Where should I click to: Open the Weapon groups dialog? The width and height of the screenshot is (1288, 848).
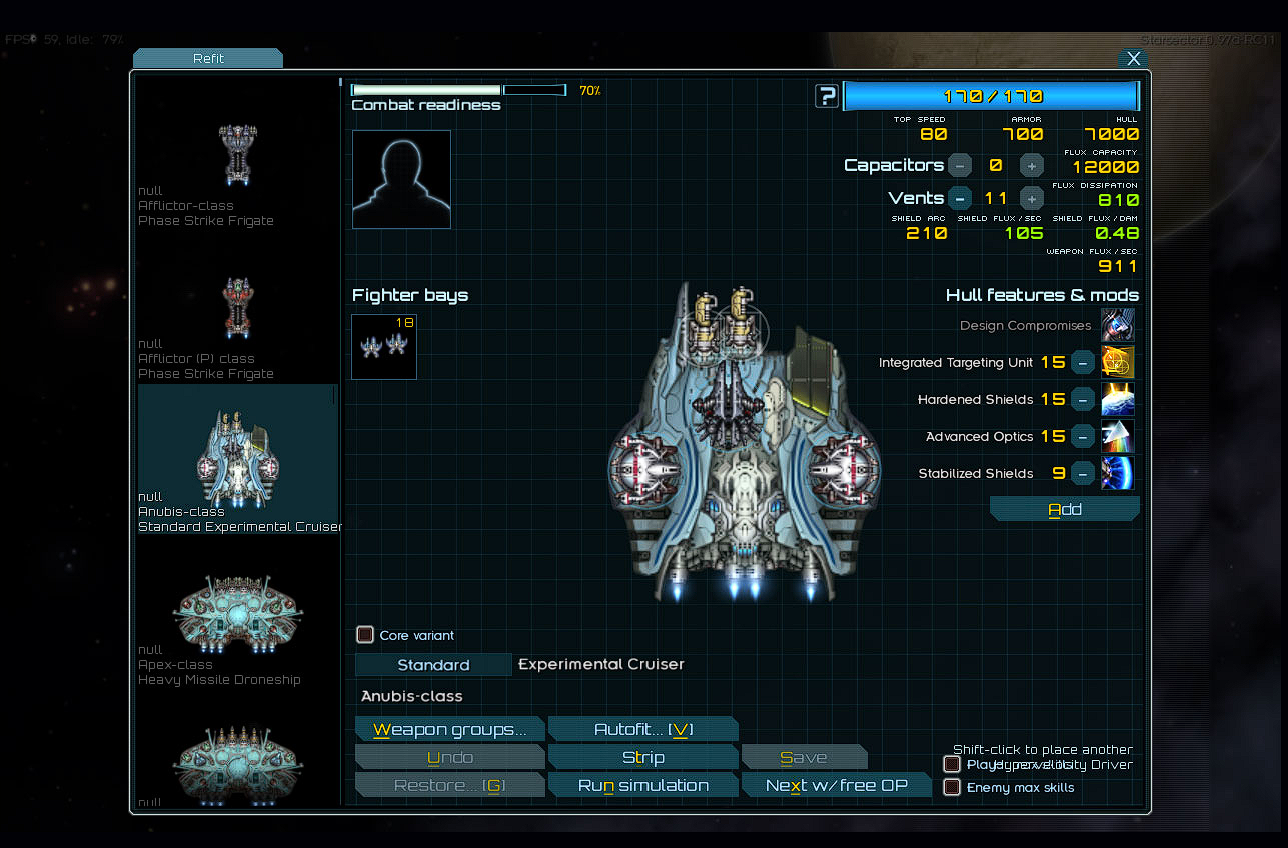point(449,729)
